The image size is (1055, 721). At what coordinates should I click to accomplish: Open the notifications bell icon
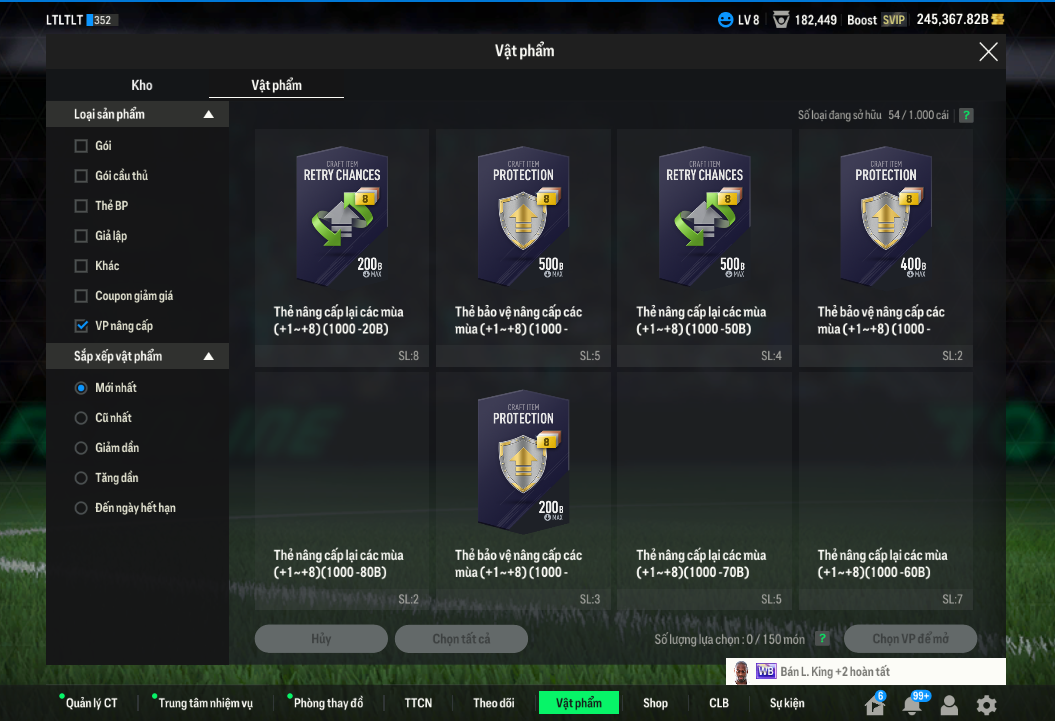pyautogui.click(x=912, y=705)
